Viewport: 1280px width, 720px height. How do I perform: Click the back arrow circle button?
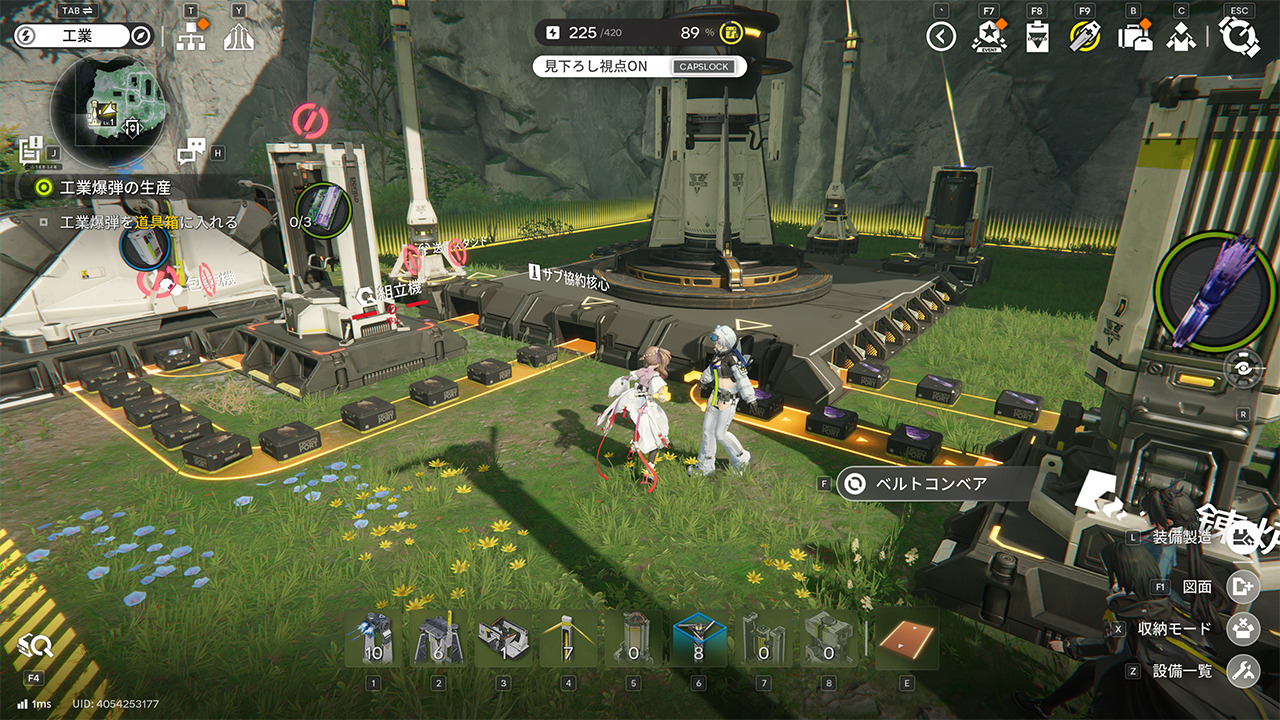pyautogui.click(x=941, y=38)
